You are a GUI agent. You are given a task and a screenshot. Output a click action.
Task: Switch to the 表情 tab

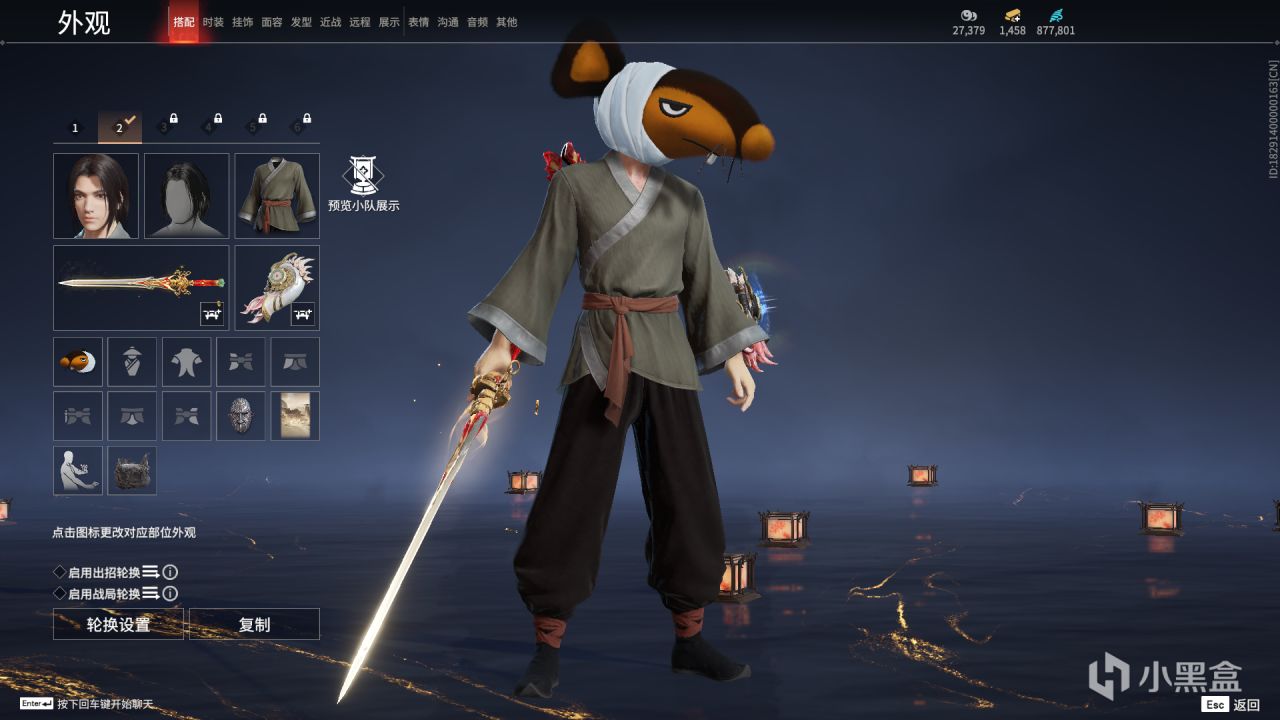tap(418, 22)
